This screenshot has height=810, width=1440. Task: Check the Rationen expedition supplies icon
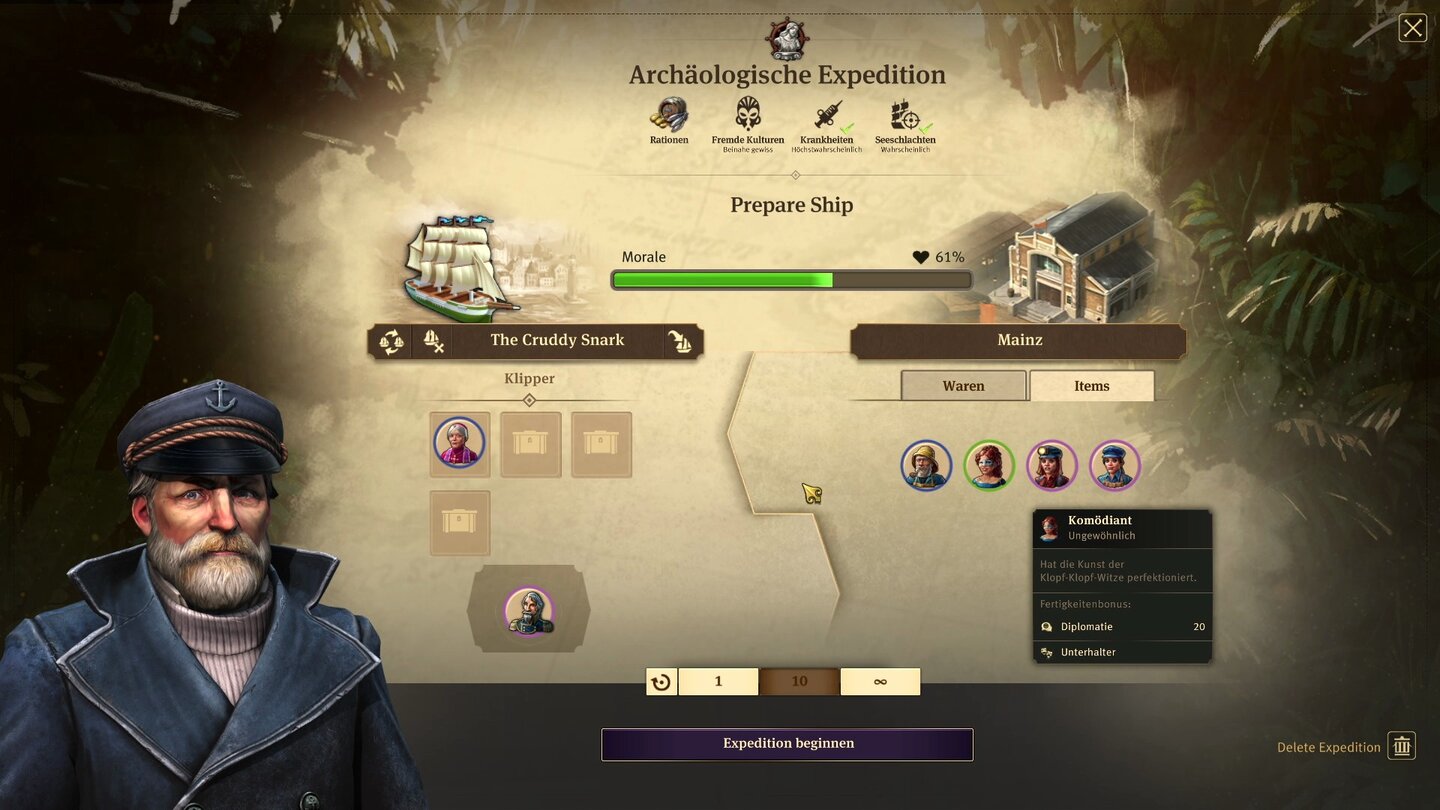tap(668, 115)
